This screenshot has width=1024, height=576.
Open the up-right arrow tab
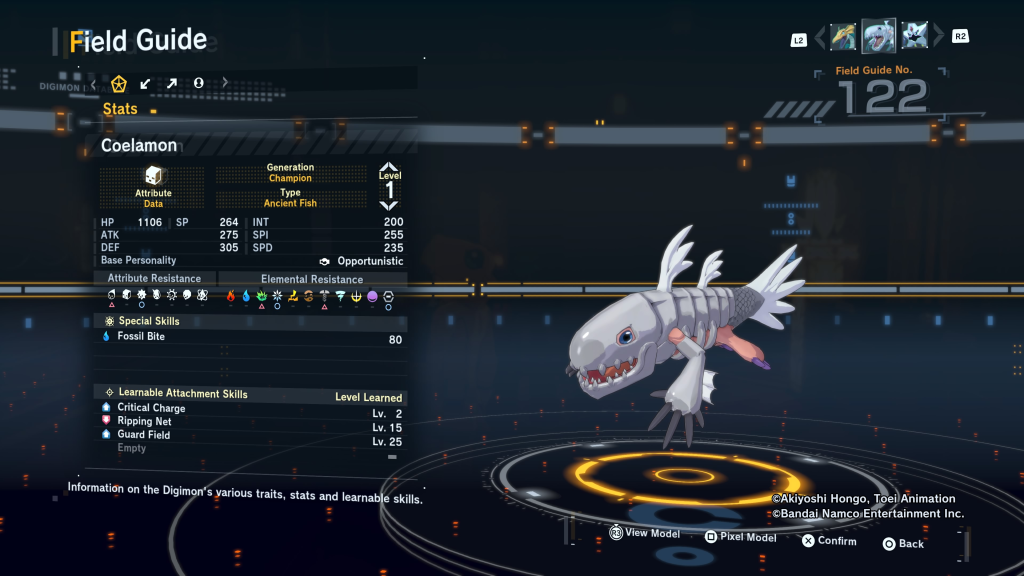pyautogui.click(x=172, y=83)
